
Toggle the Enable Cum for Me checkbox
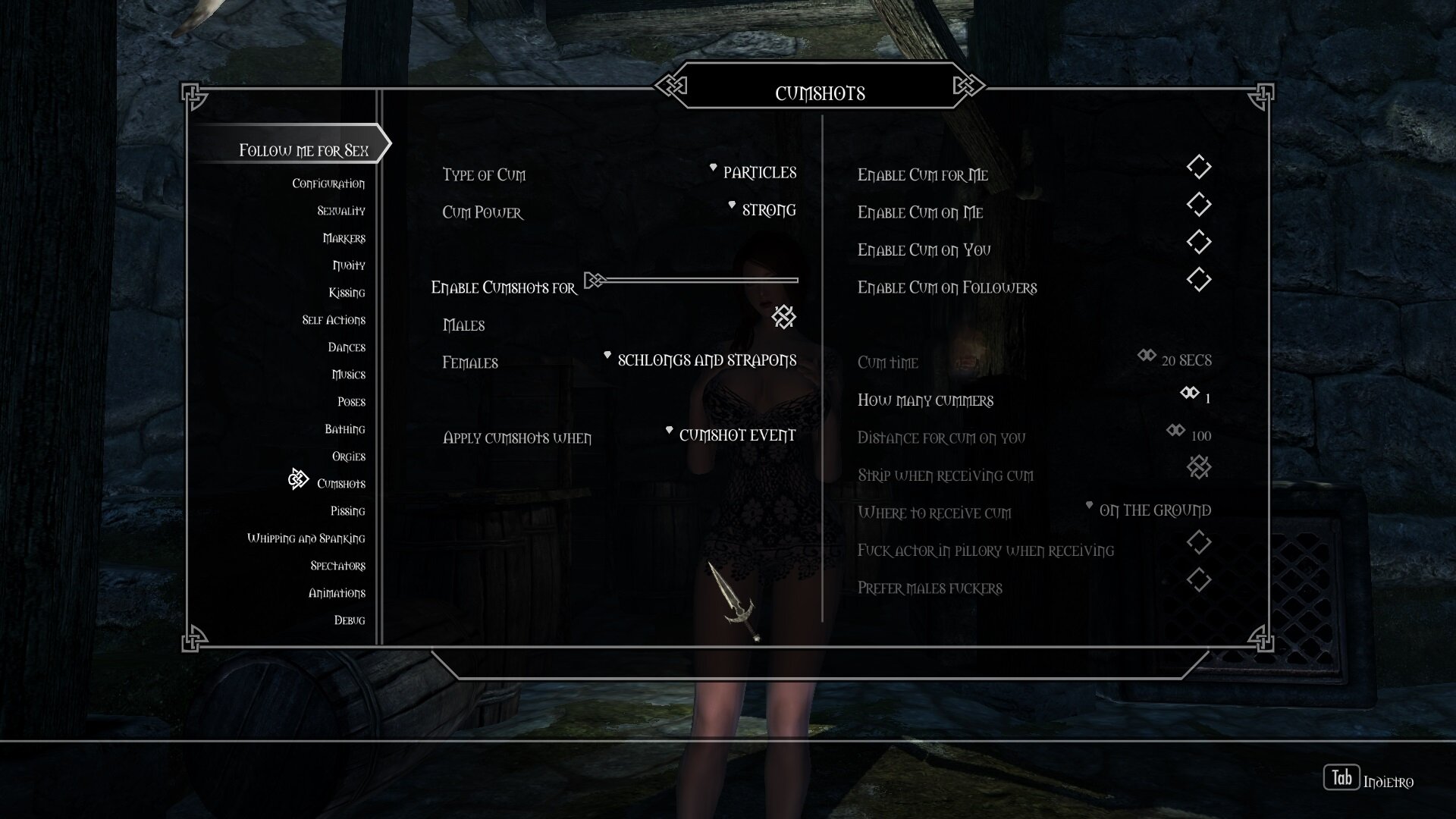(1198, 167)
